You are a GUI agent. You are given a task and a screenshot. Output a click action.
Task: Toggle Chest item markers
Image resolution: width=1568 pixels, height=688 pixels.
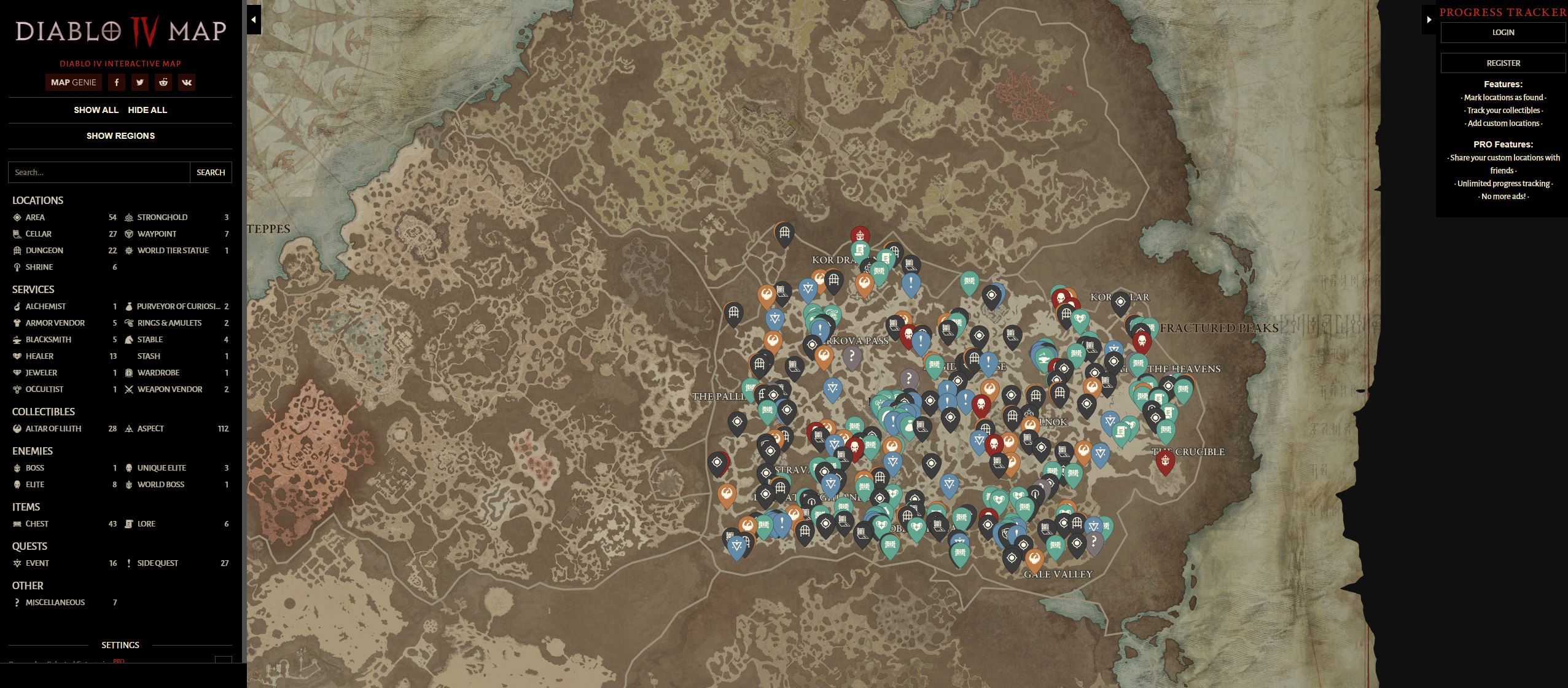[17, 523]
